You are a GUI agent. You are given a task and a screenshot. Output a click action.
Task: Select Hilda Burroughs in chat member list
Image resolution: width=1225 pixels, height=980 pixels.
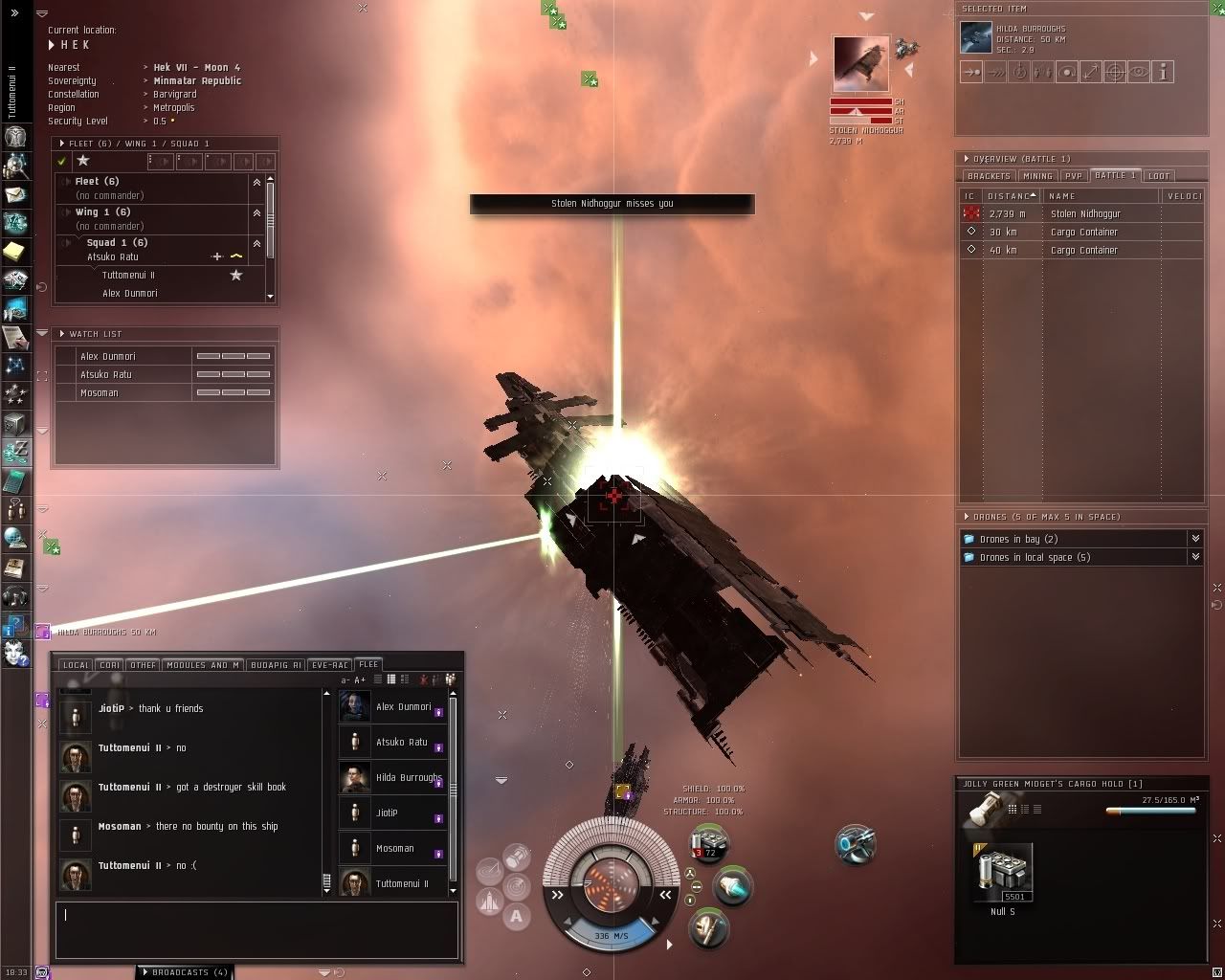coord(408,778)
